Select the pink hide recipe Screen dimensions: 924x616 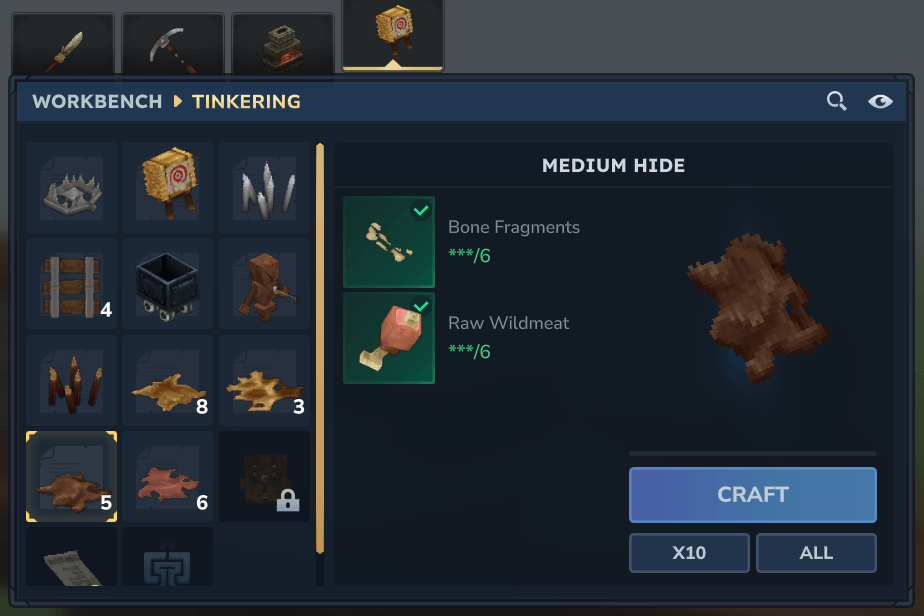(x=168, y=477)
